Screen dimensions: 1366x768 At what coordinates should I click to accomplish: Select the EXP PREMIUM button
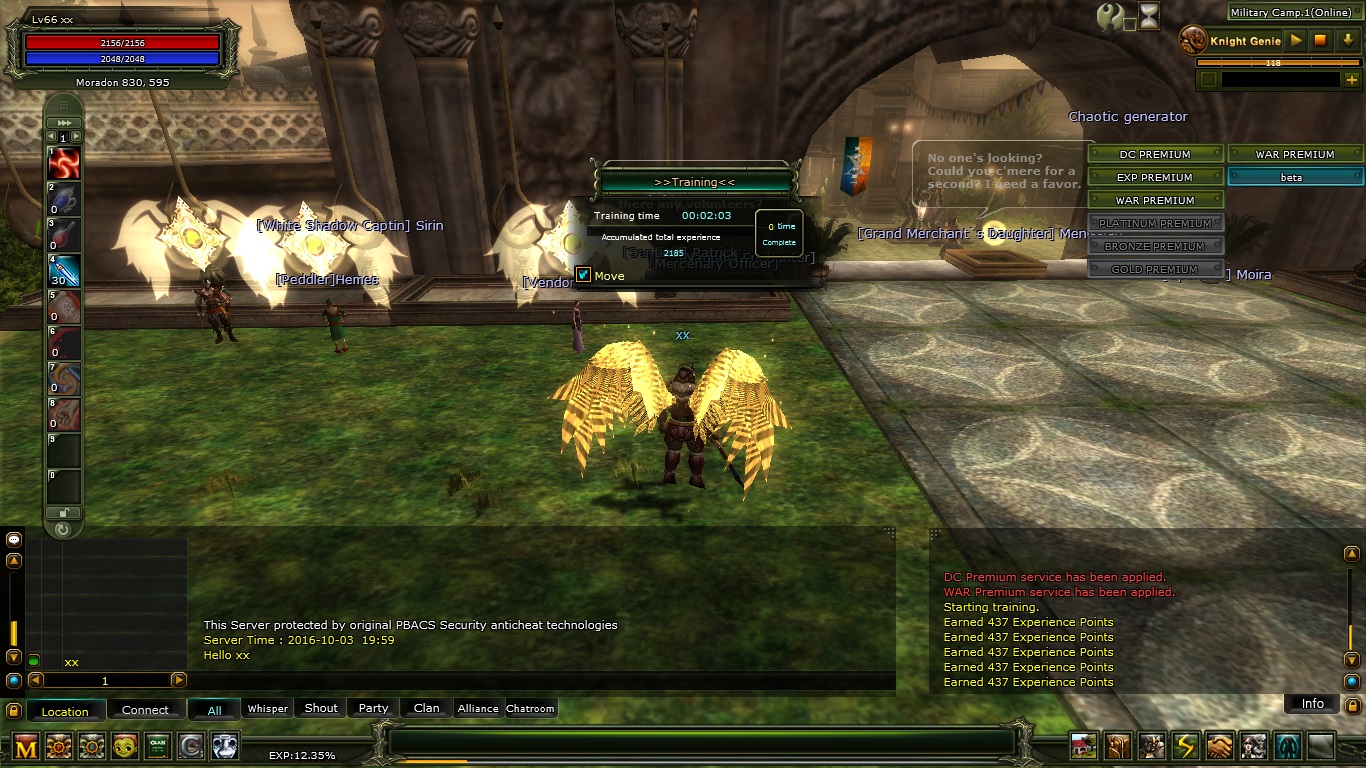(1154, 177)
